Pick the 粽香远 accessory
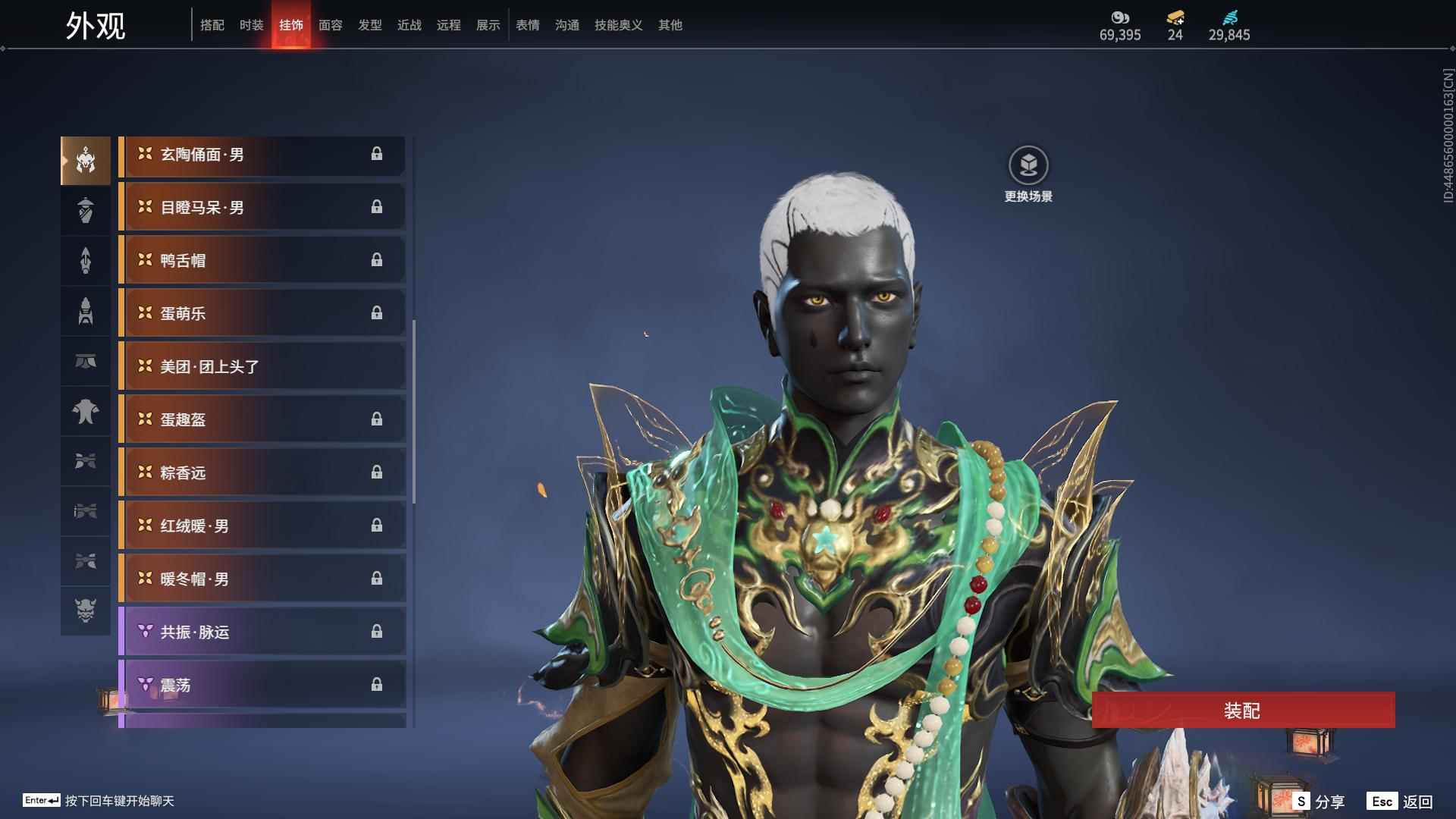The image size is (1456, 819). (262, 473)
